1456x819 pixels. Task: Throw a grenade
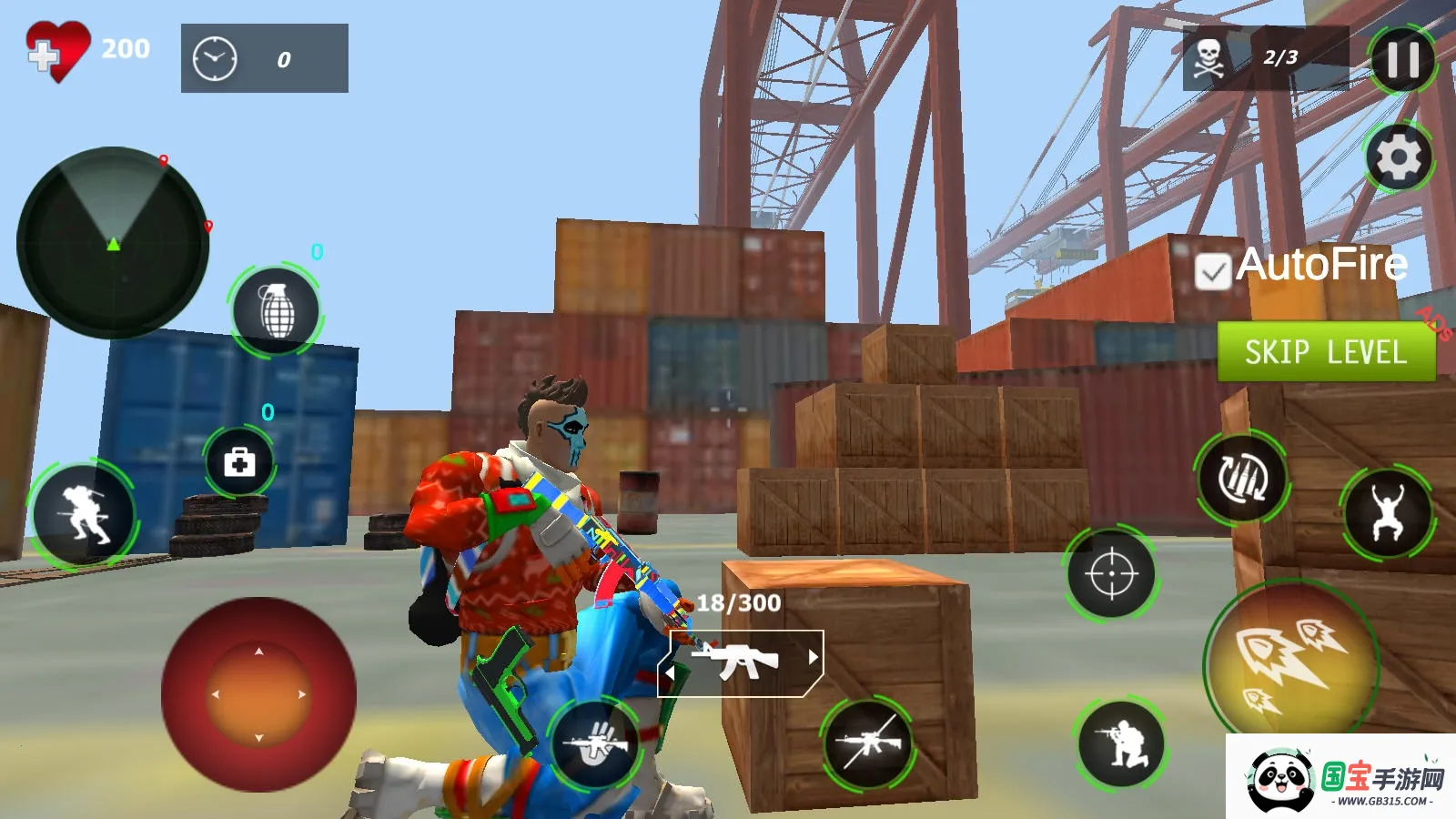(x=277, y=311)
